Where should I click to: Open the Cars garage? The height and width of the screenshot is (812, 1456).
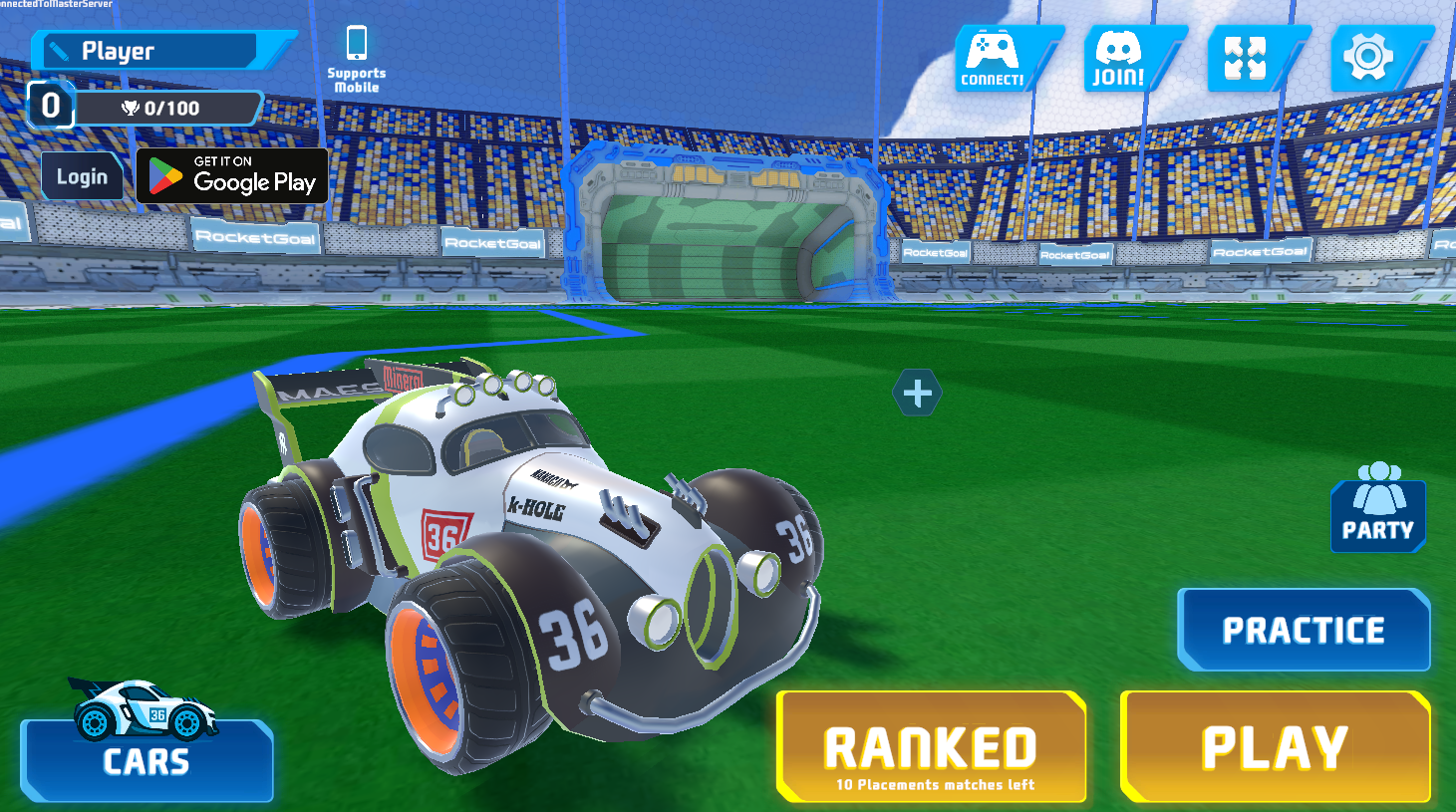[x=145, y=762]
